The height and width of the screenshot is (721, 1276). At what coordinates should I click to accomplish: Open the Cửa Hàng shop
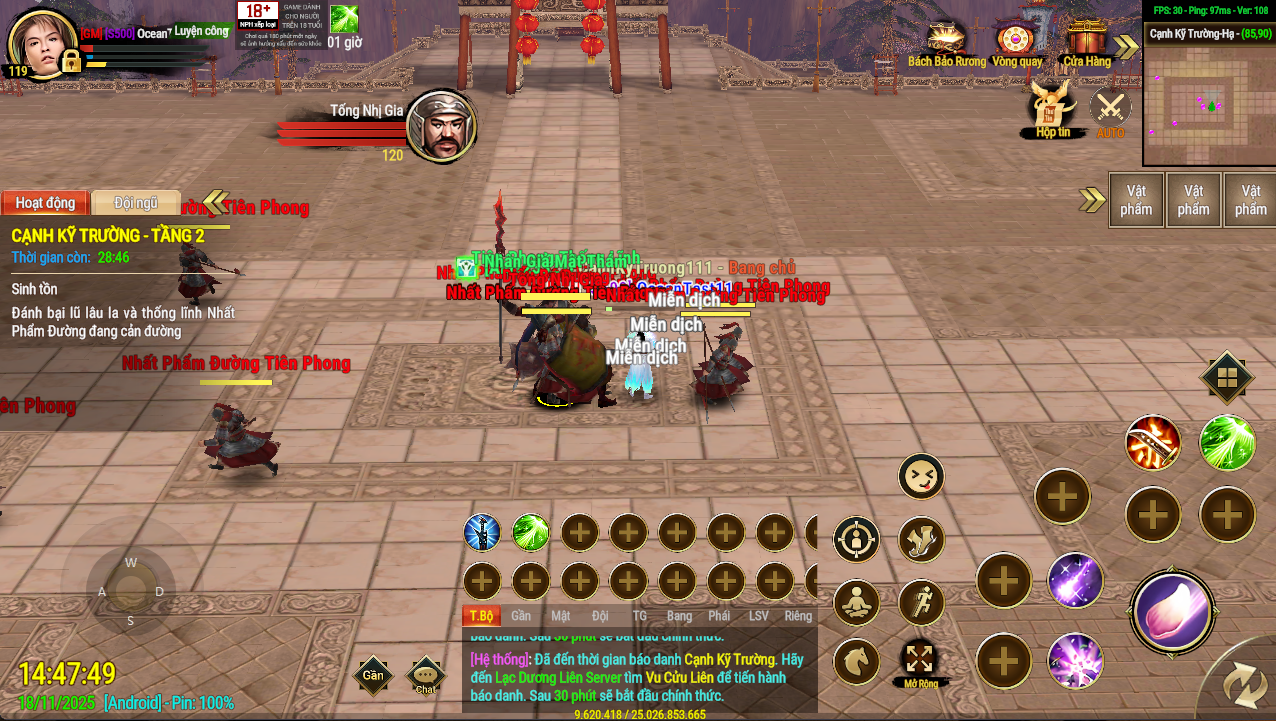(1086, 43)
